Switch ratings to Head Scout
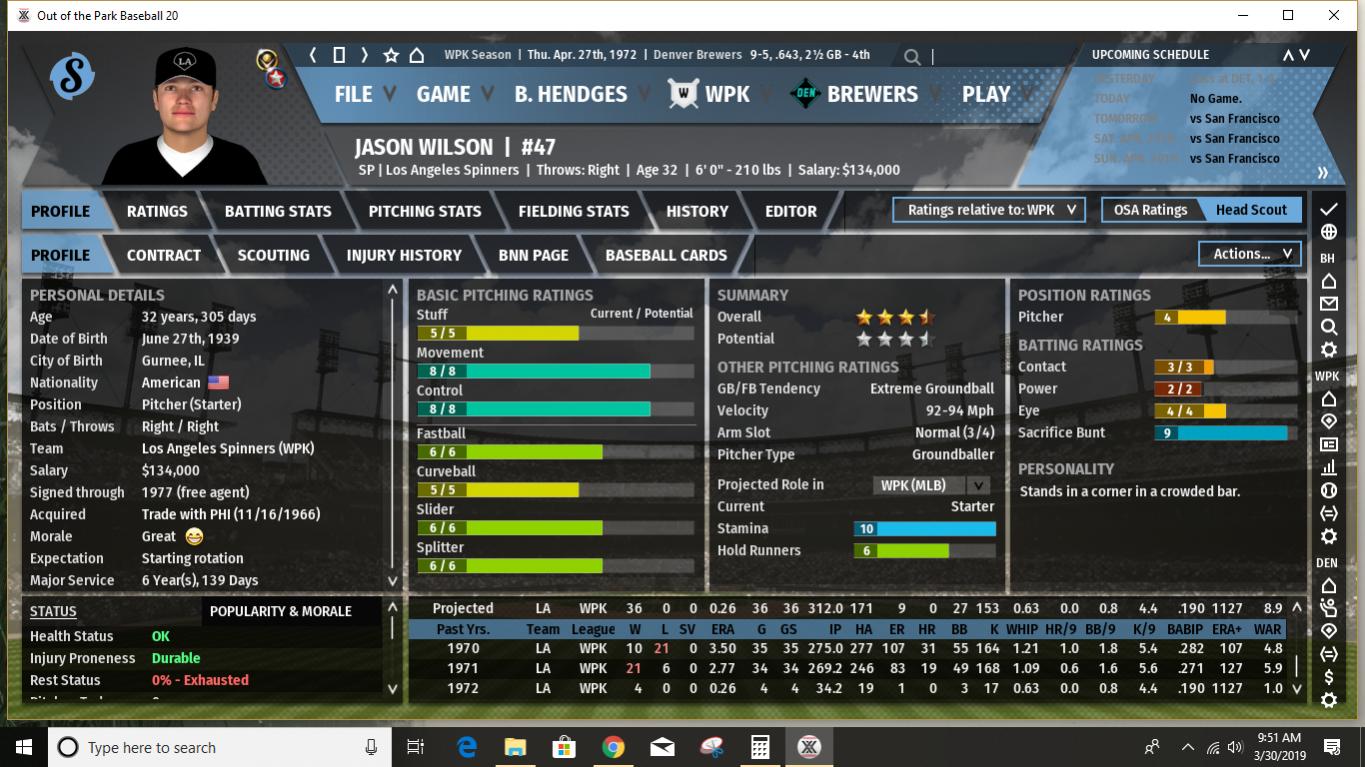 pyautogui.click(x=1251, y=210)
